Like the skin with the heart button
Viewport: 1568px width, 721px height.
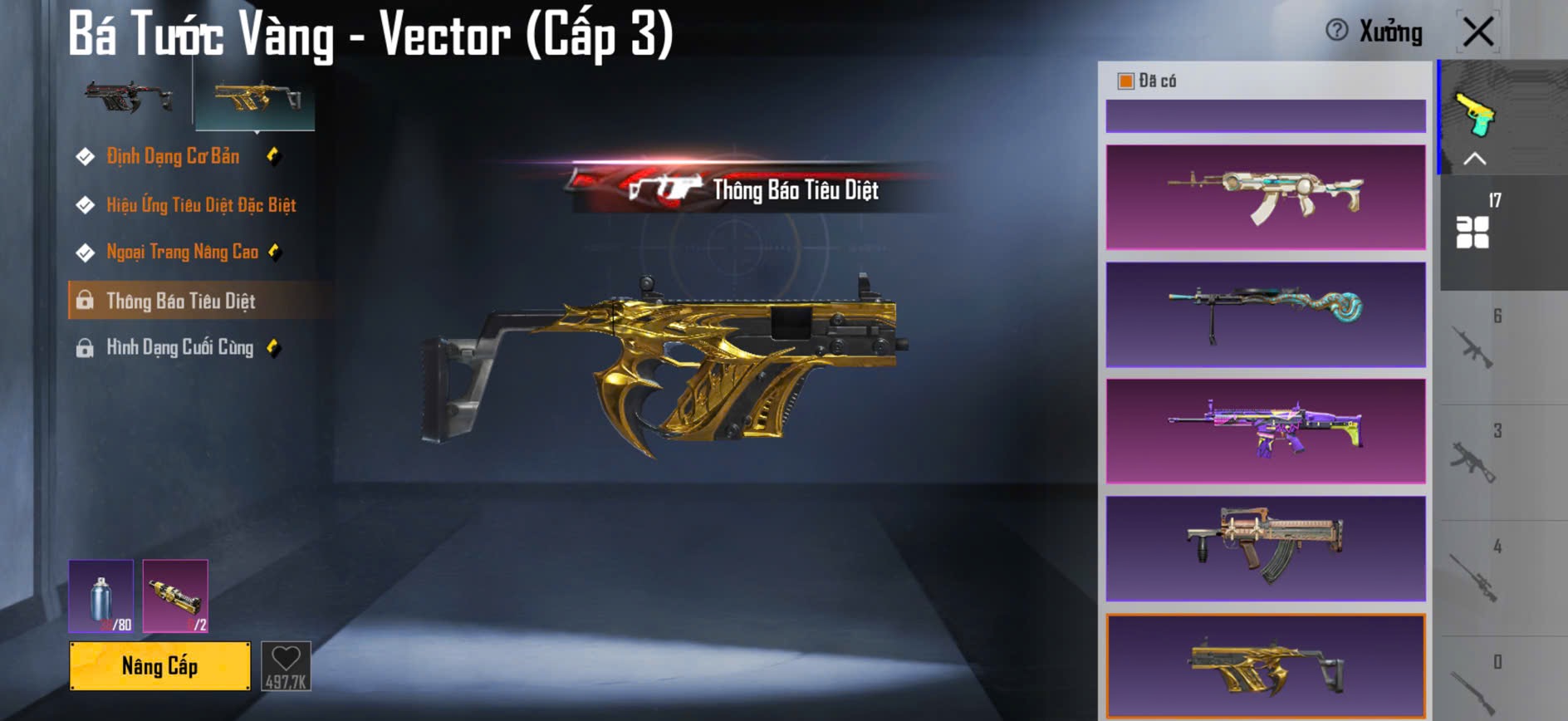[x=286, y=665]
